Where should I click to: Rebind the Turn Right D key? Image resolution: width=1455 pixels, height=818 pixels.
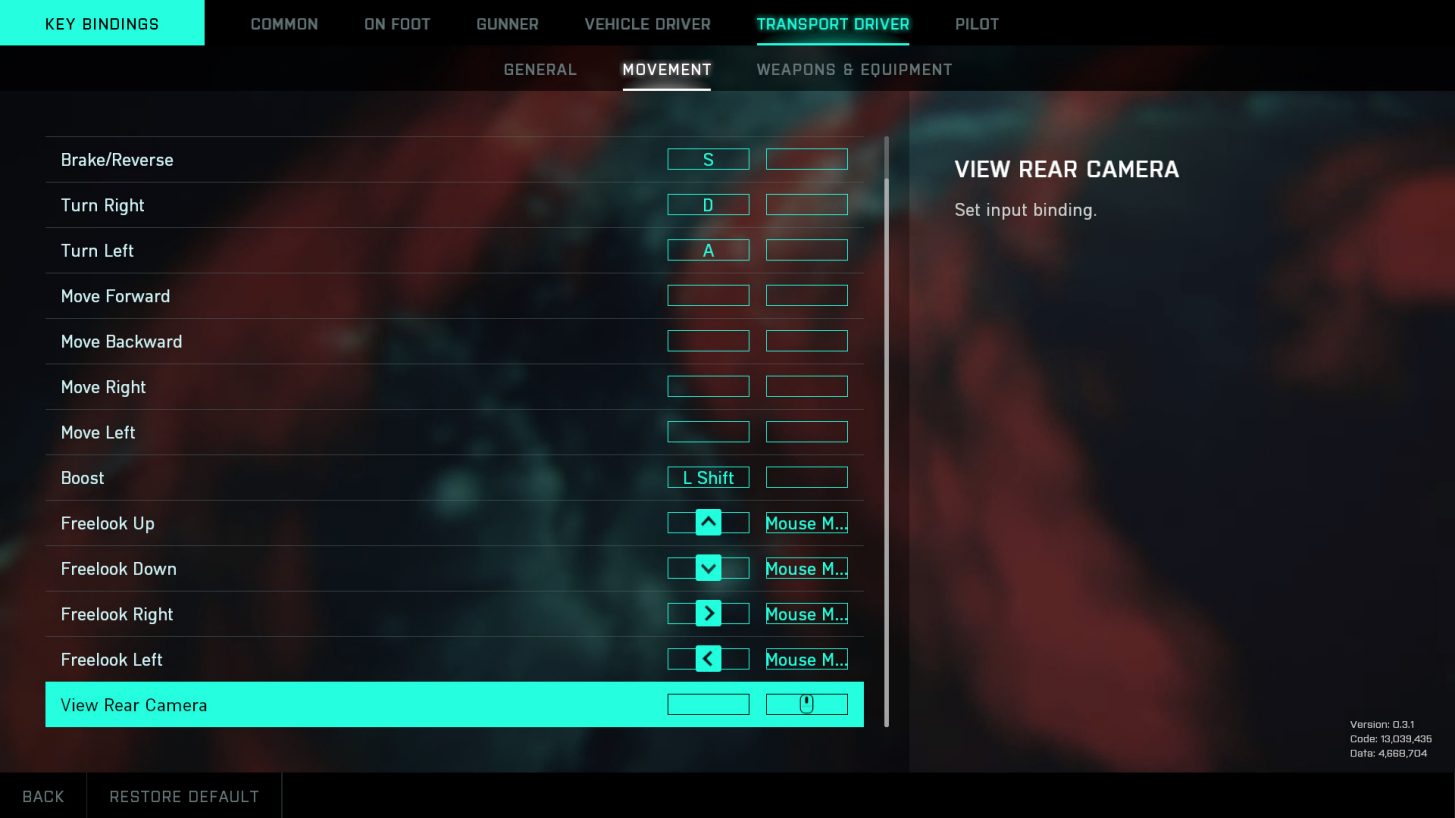coord(708,205)
